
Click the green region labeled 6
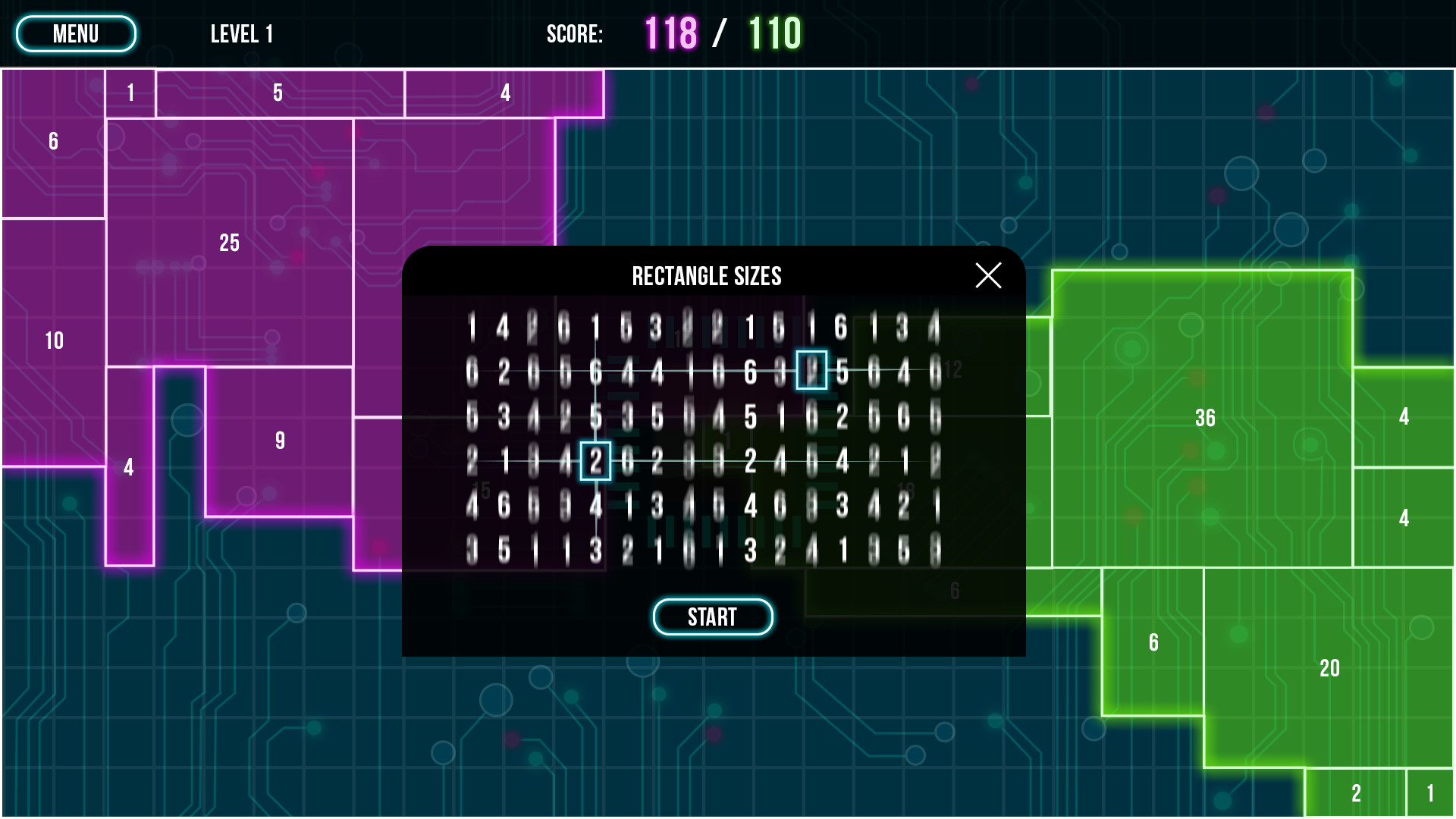pos(1154,642)
